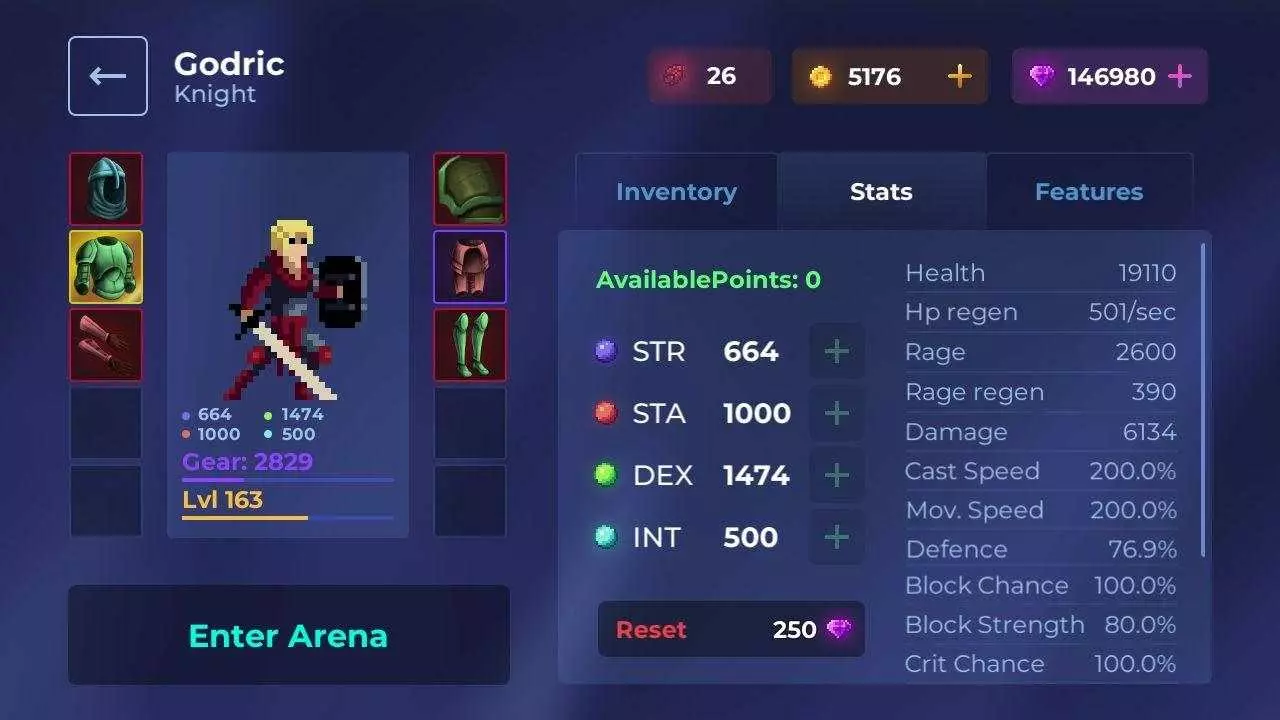Increase DEX using the plus button
Image resolution: width=1280 pixels, height=720 pixels.
pyautogui.click(x=837, y=475)
